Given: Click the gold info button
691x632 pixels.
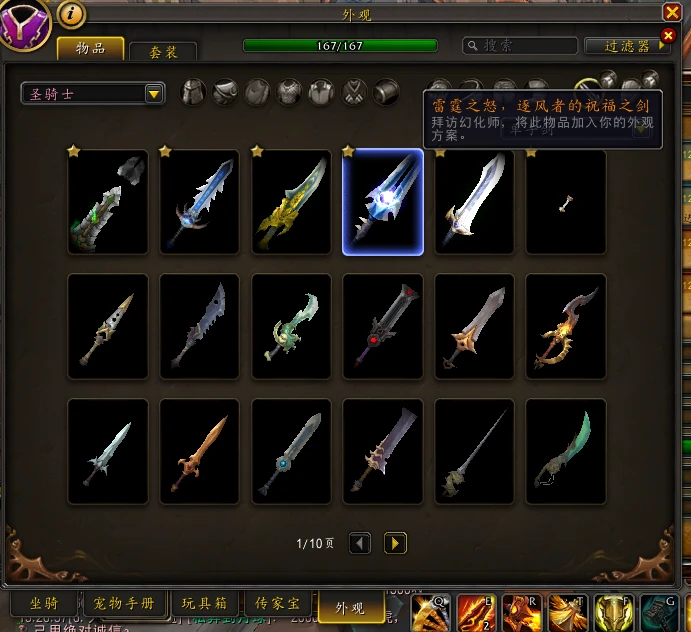Looking at the screenshot, I should tap(71, 15).
